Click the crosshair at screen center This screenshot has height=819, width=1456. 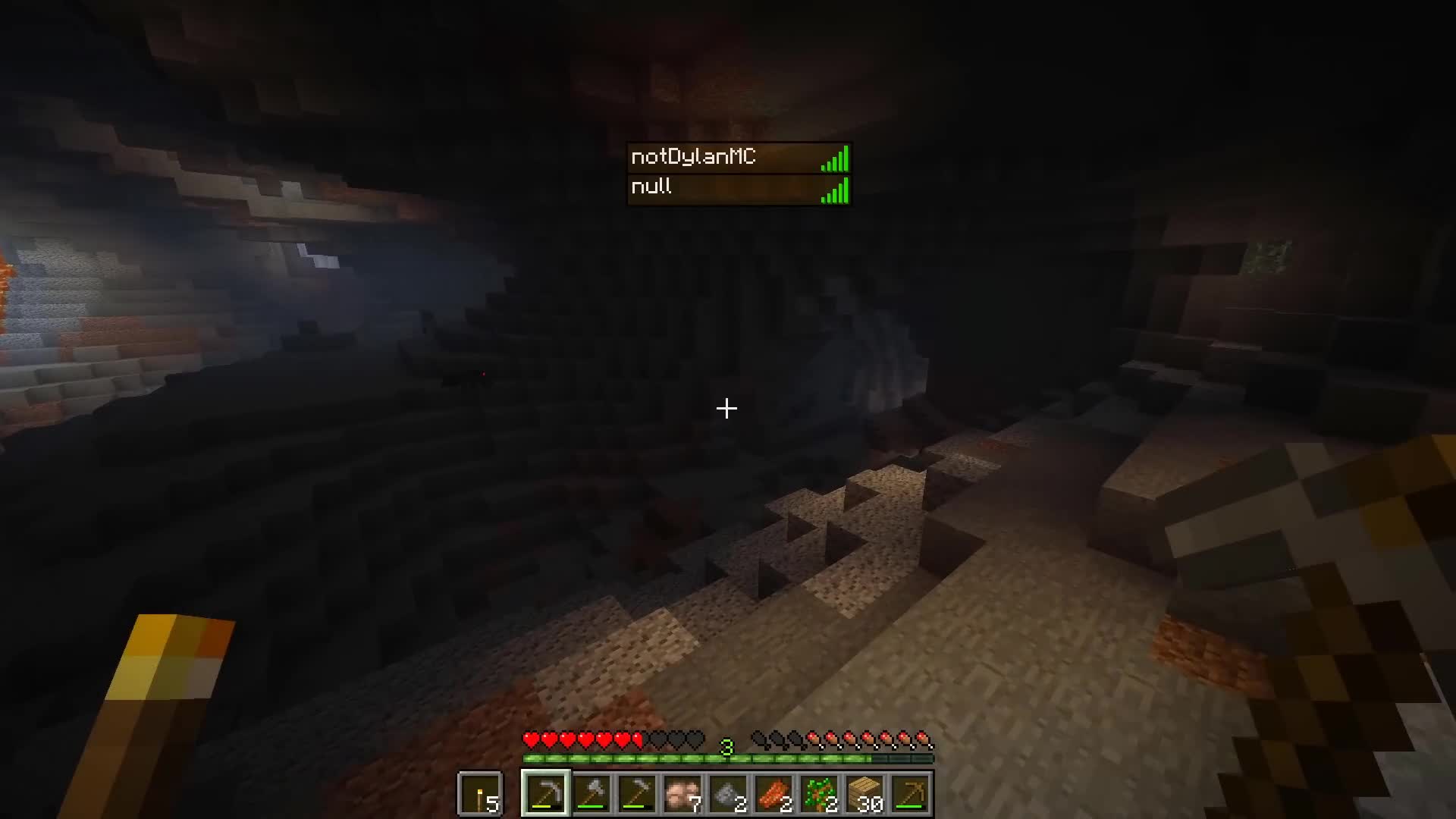click(726, 409)
